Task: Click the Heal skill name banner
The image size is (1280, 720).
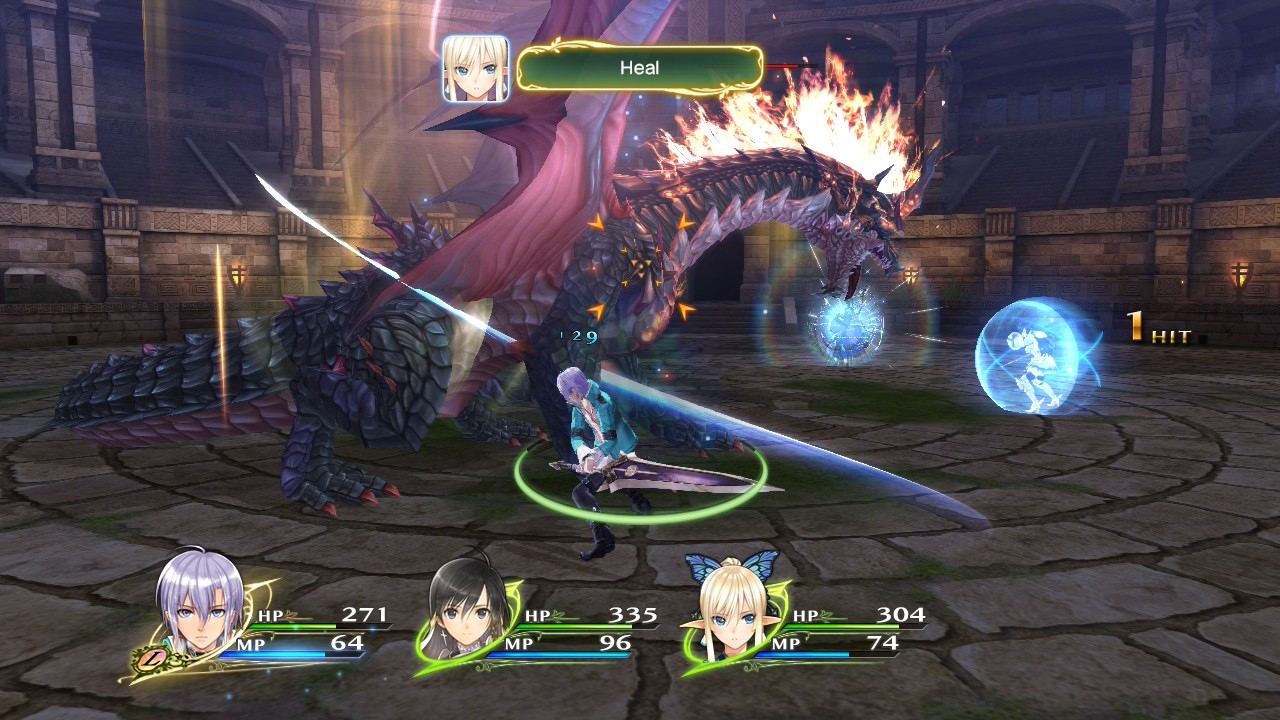Action: pyautogui.click(x=640, y=68)
